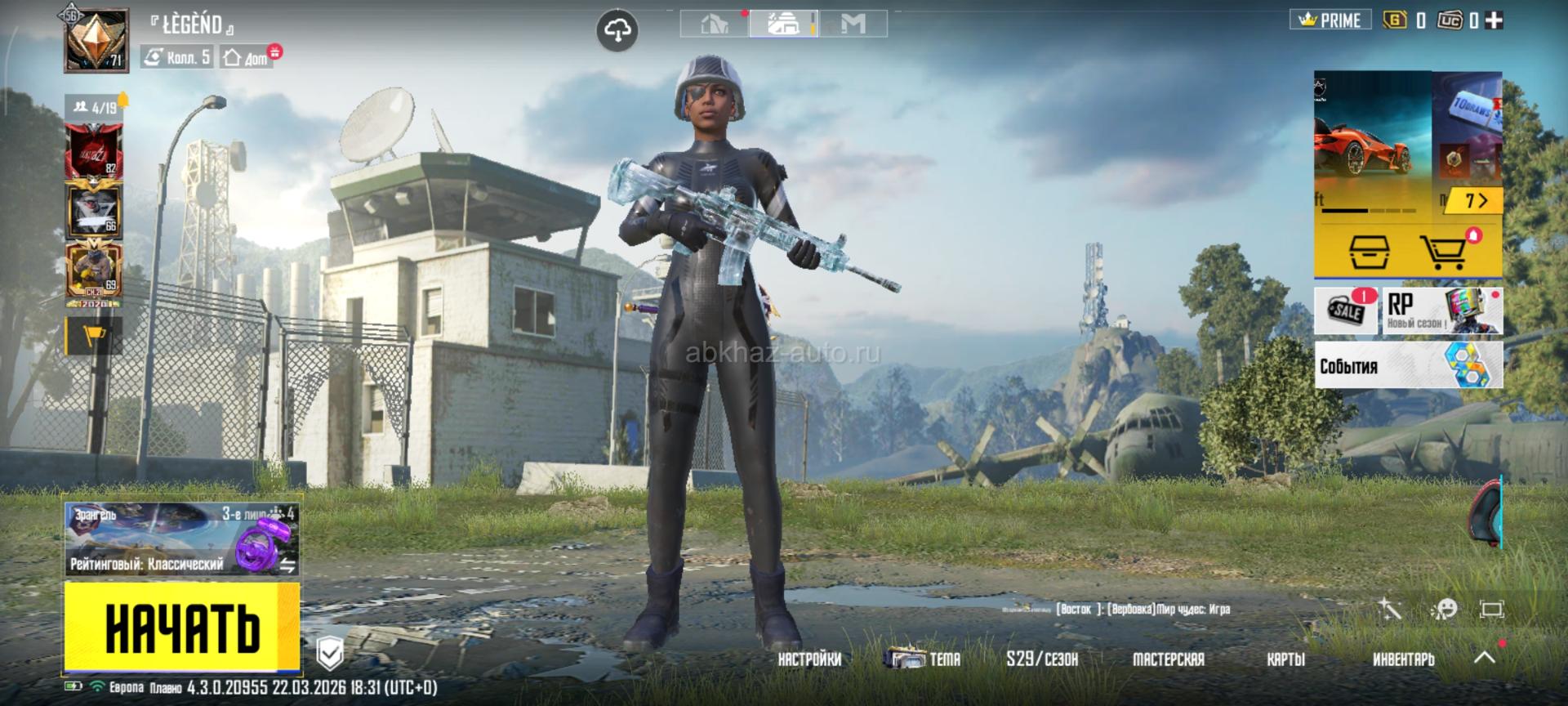Image resolution: width=1568 pixels, height=706 pixels.
Task: Open the Дом home button
Action: pyautogui.click(x=247, y=57)
